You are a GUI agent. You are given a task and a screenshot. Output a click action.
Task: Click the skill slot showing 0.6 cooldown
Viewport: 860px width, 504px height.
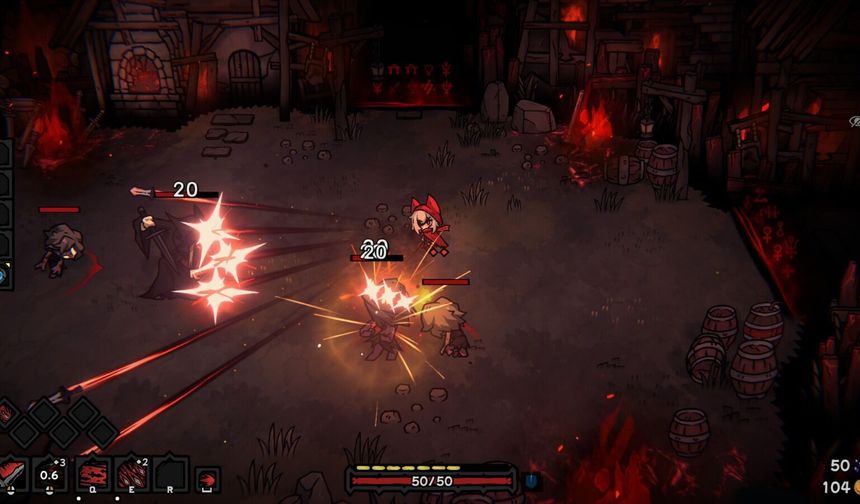[x=51, y=474]
